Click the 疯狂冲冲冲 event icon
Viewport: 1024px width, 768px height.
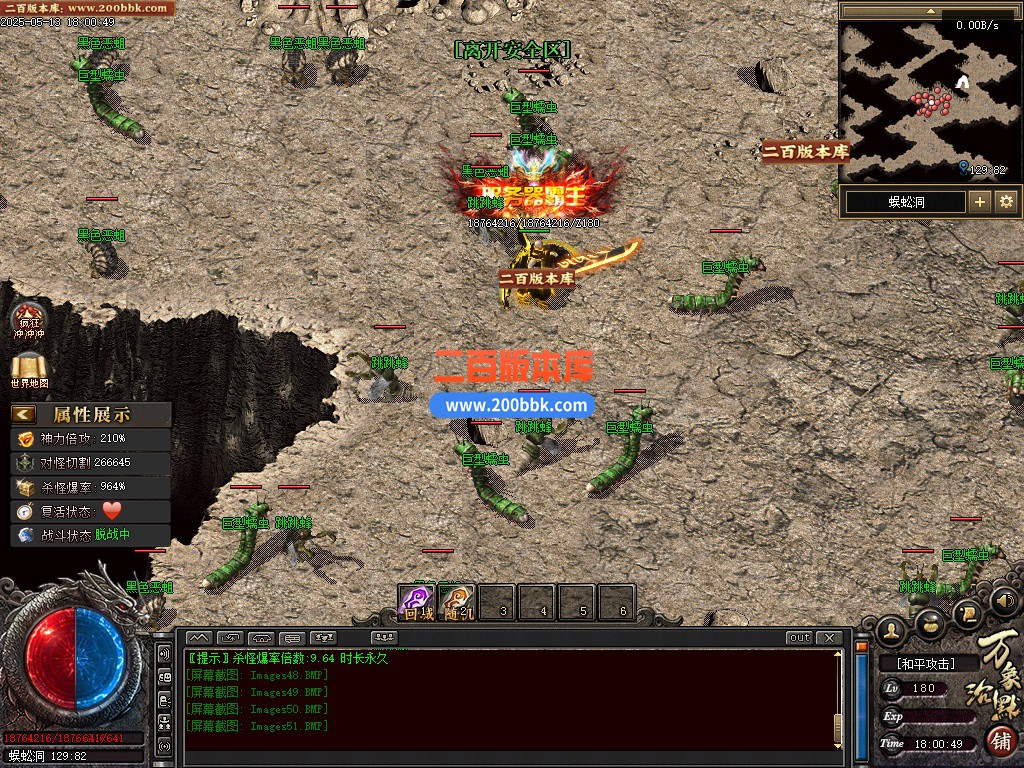[29, 317]
